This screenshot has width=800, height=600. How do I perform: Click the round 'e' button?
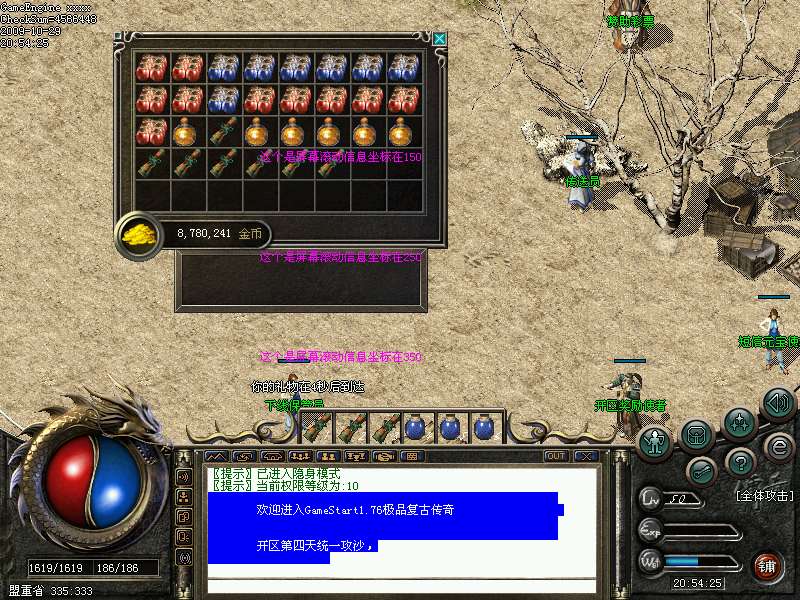coord(779,446)
